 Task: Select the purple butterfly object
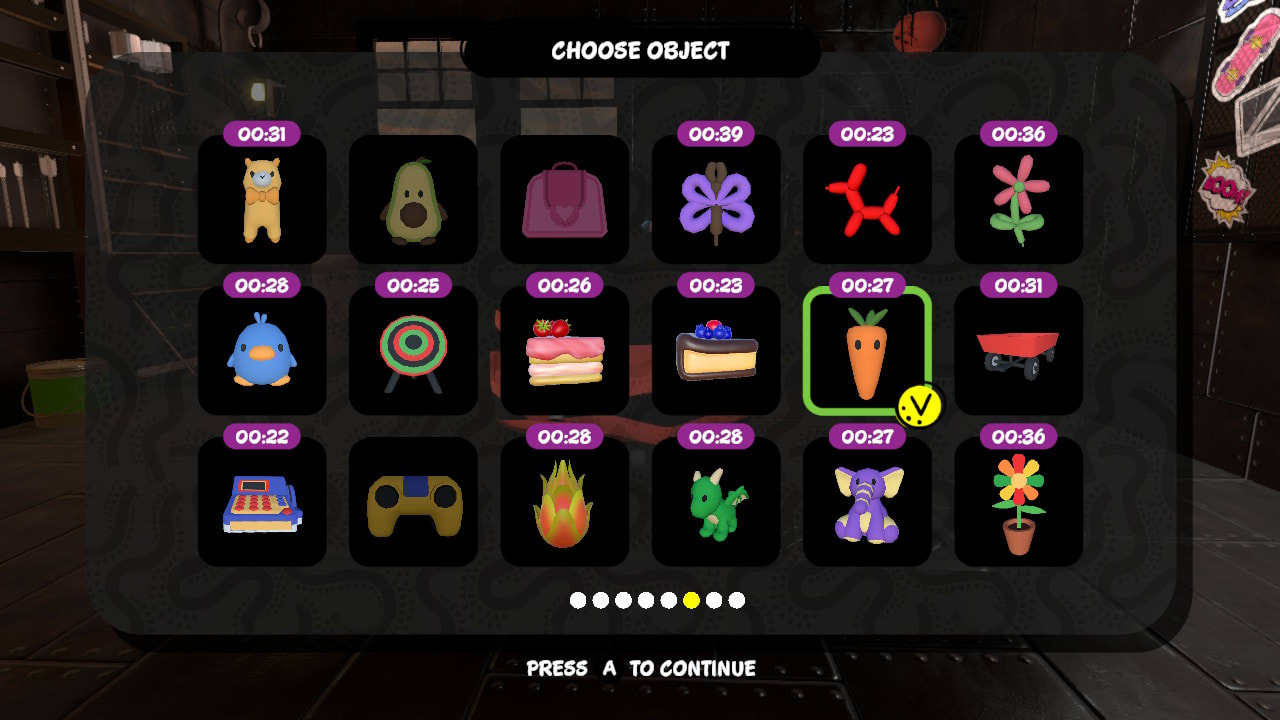[x=716, y=201]
